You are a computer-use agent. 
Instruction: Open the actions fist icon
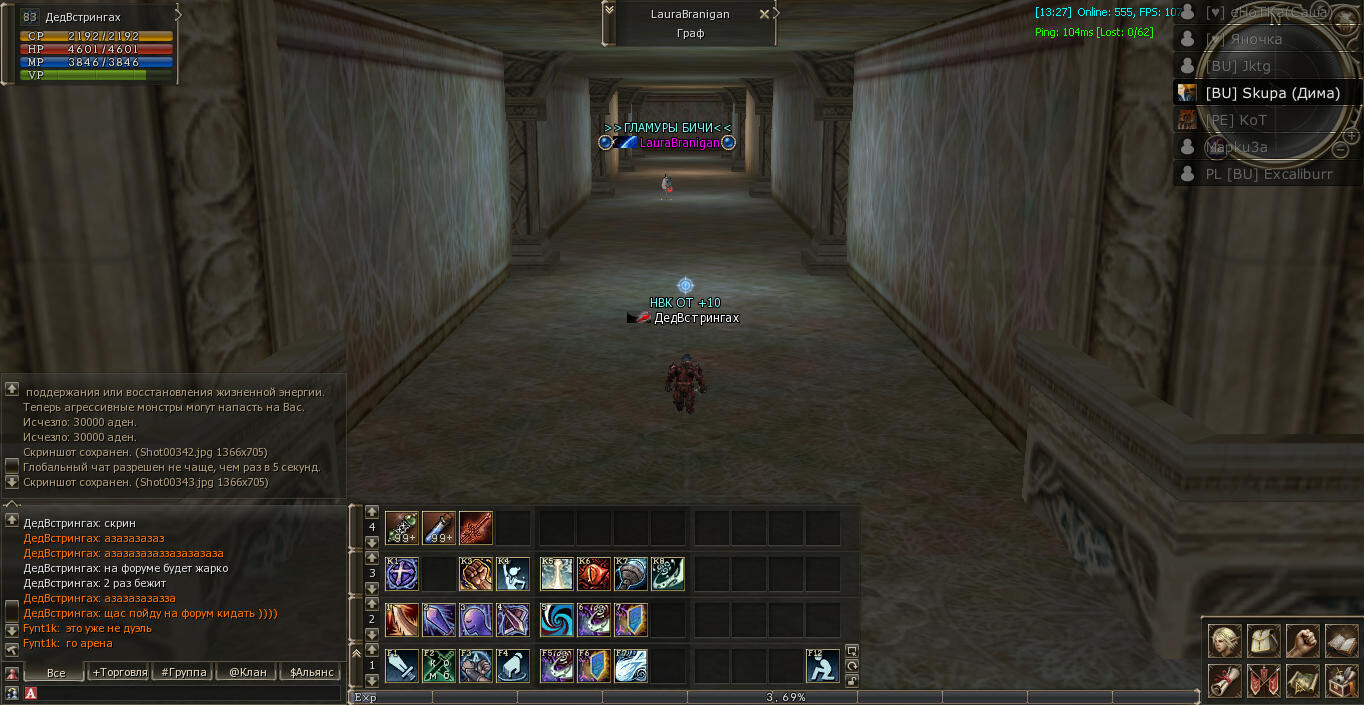pyautogui.click(x=1302, y=641)
